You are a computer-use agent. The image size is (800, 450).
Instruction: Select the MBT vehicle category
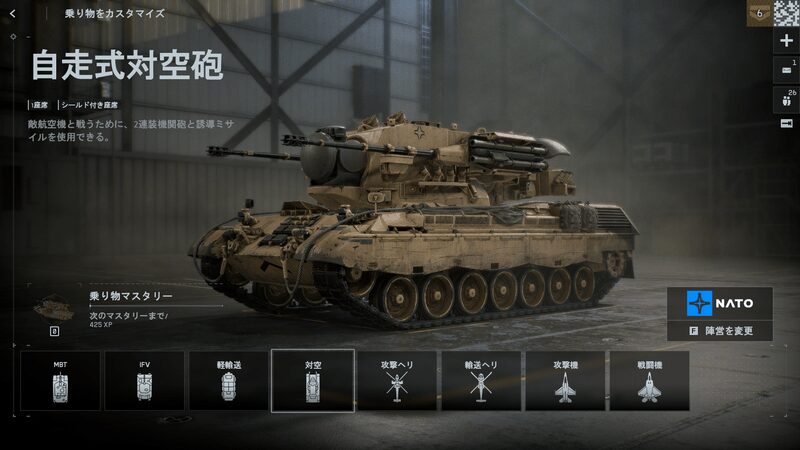(60, 381)
